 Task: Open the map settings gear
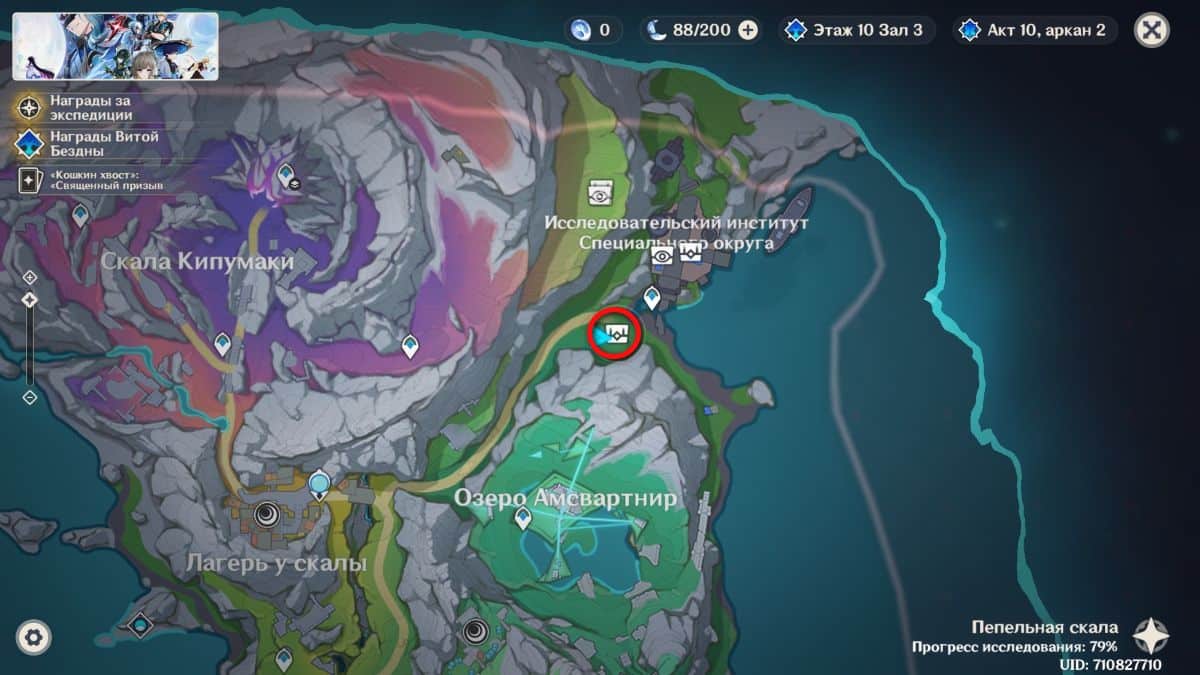34,637
